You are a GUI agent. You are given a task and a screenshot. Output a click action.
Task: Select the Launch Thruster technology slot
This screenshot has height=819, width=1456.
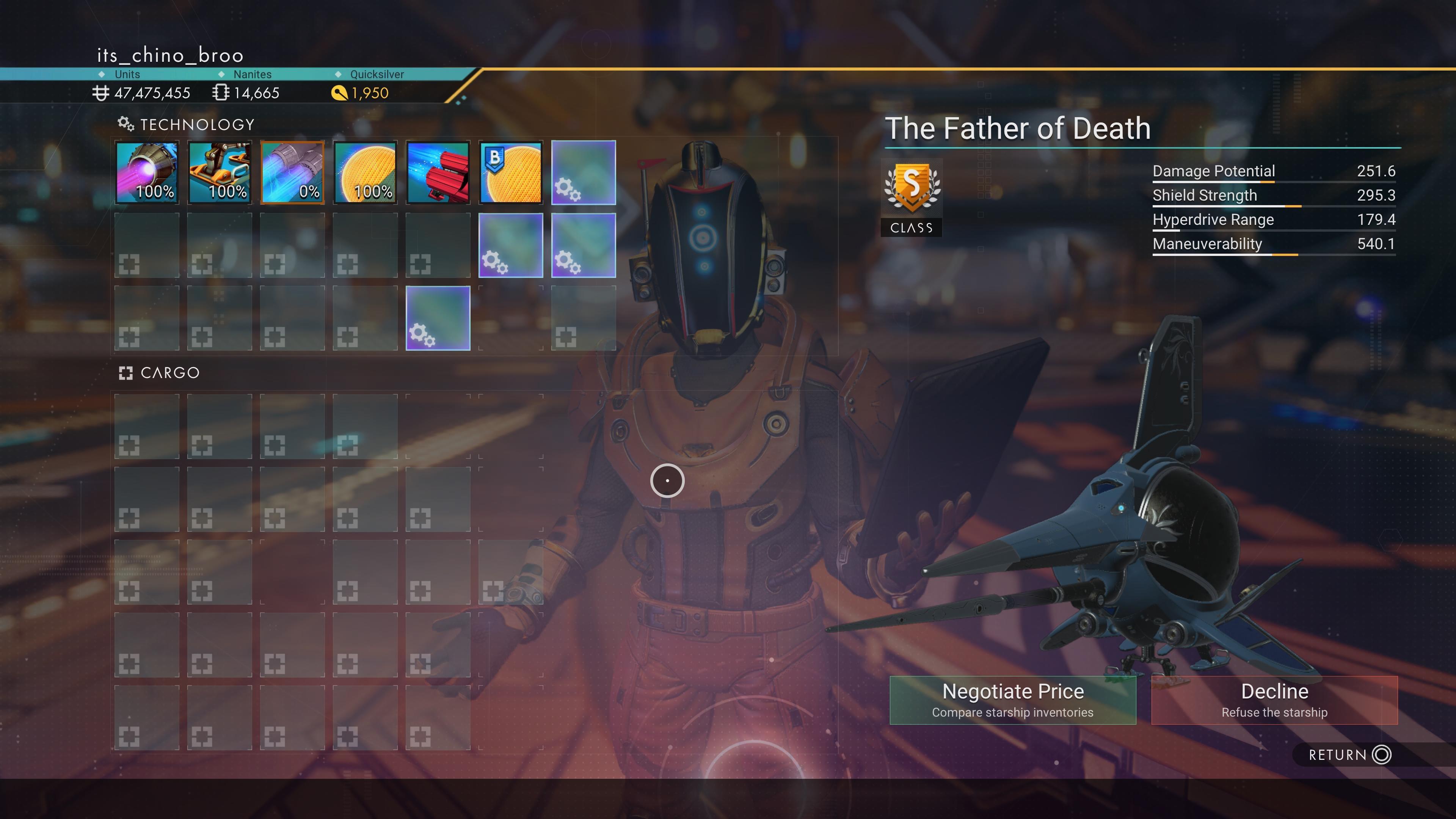click(x=220, y=173)
